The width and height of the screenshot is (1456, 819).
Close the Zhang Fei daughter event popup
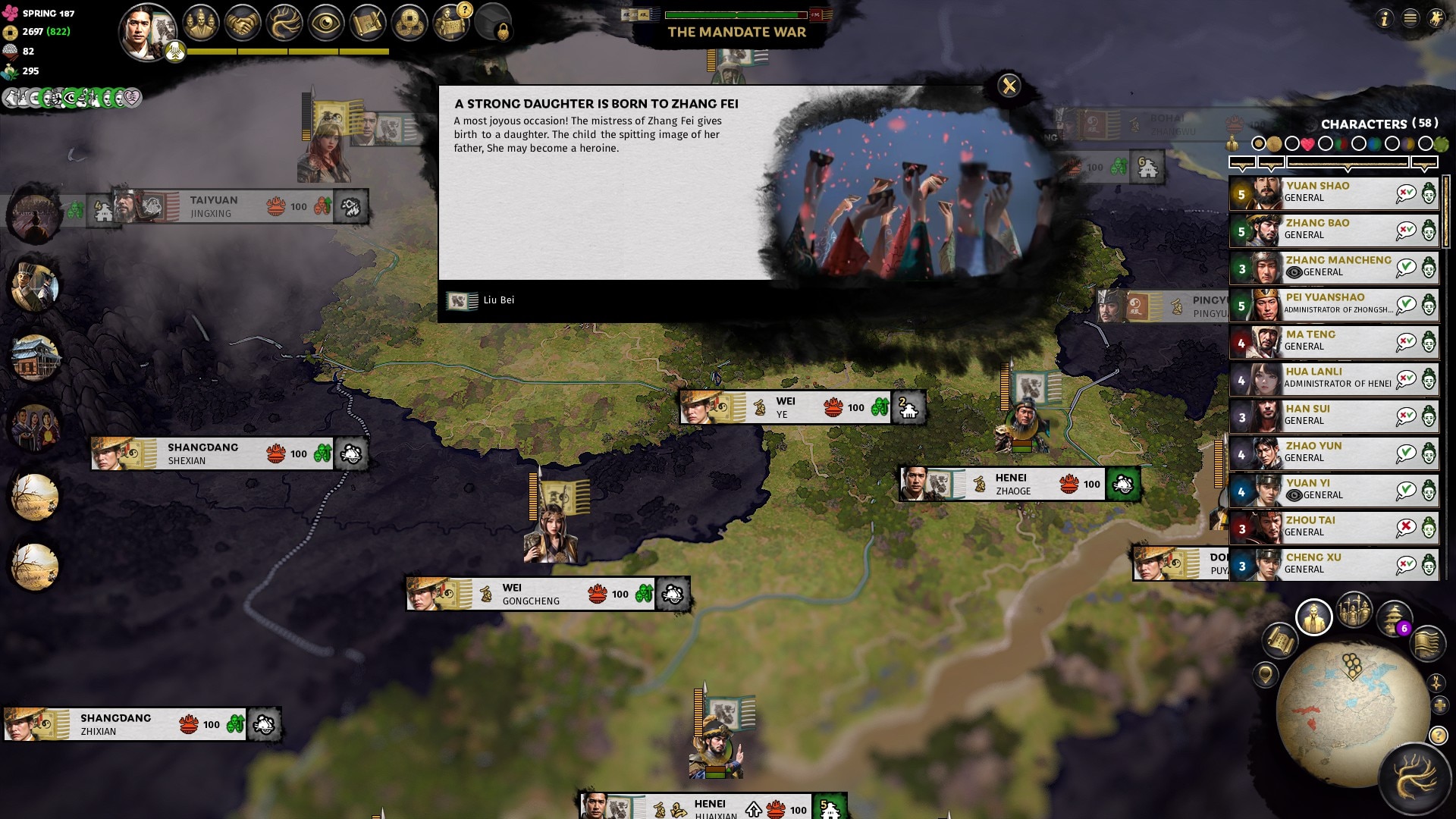click(1009, 86)
